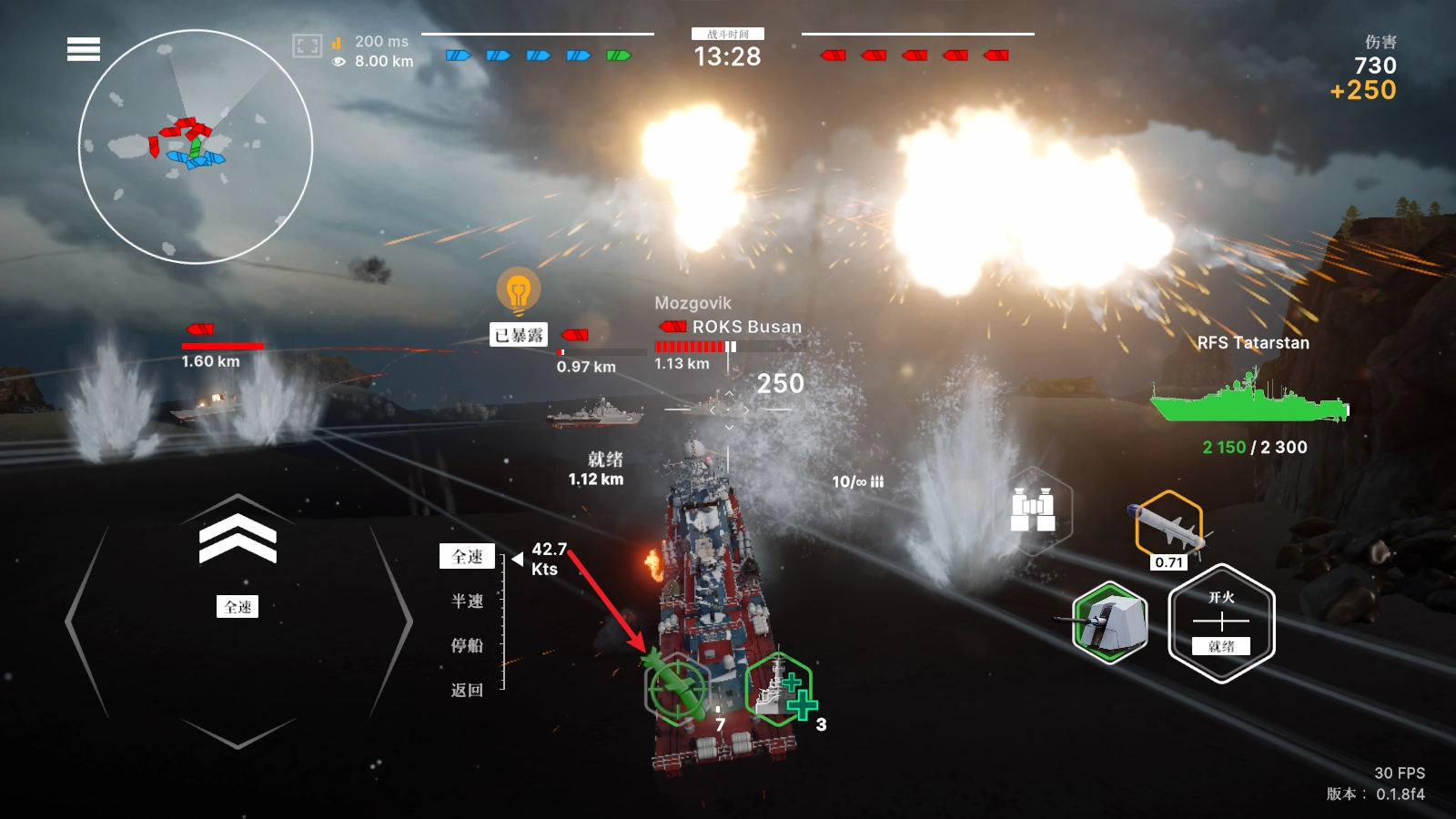Viewport: 1456px width, 819px height.
Task: Activate the binoculars zoom view
Action: (1034, 510)
